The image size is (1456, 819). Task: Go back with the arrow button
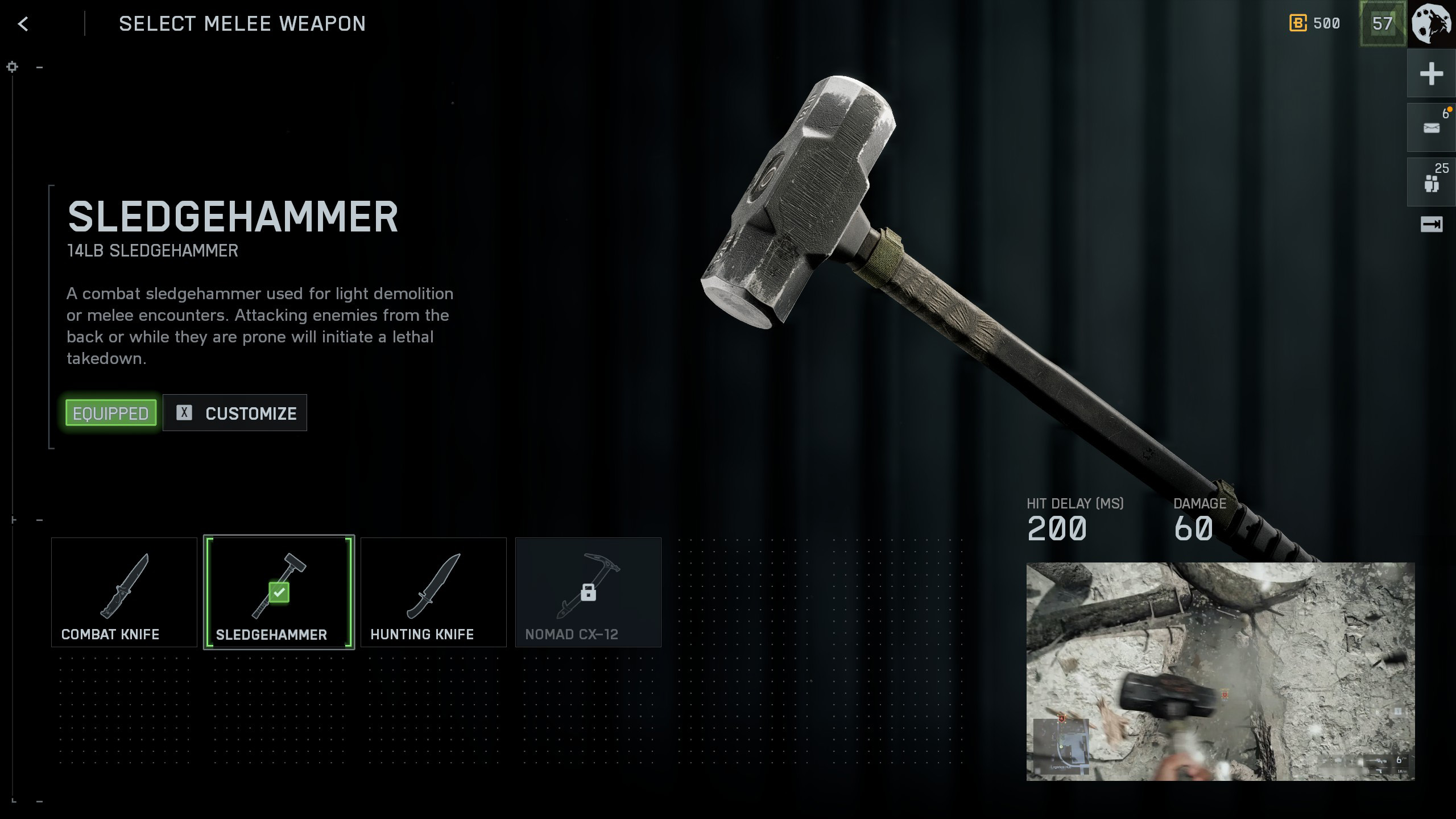[x=23, y=24]
